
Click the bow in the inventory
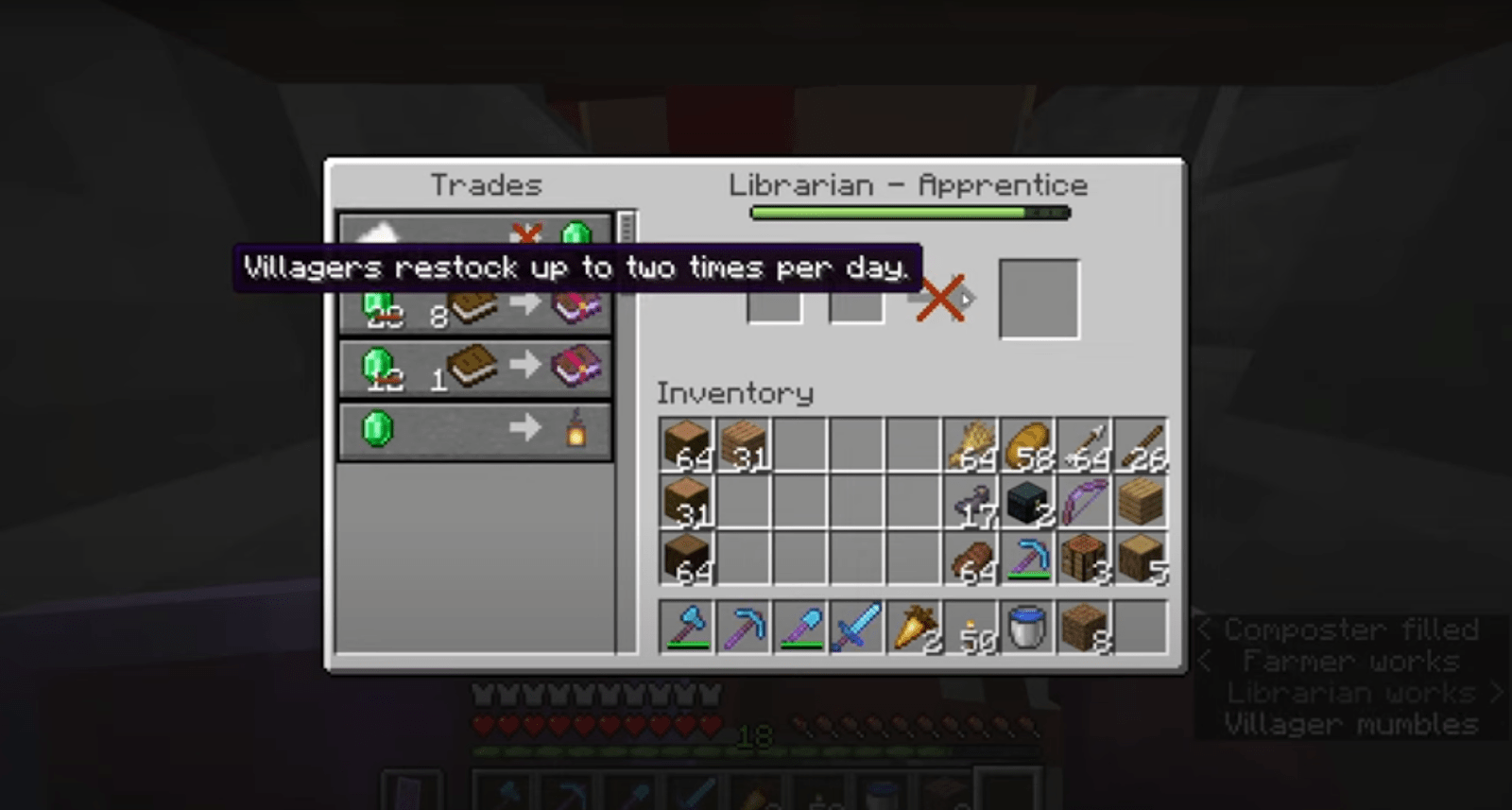pyautogui.click(x=1084, y=500)
